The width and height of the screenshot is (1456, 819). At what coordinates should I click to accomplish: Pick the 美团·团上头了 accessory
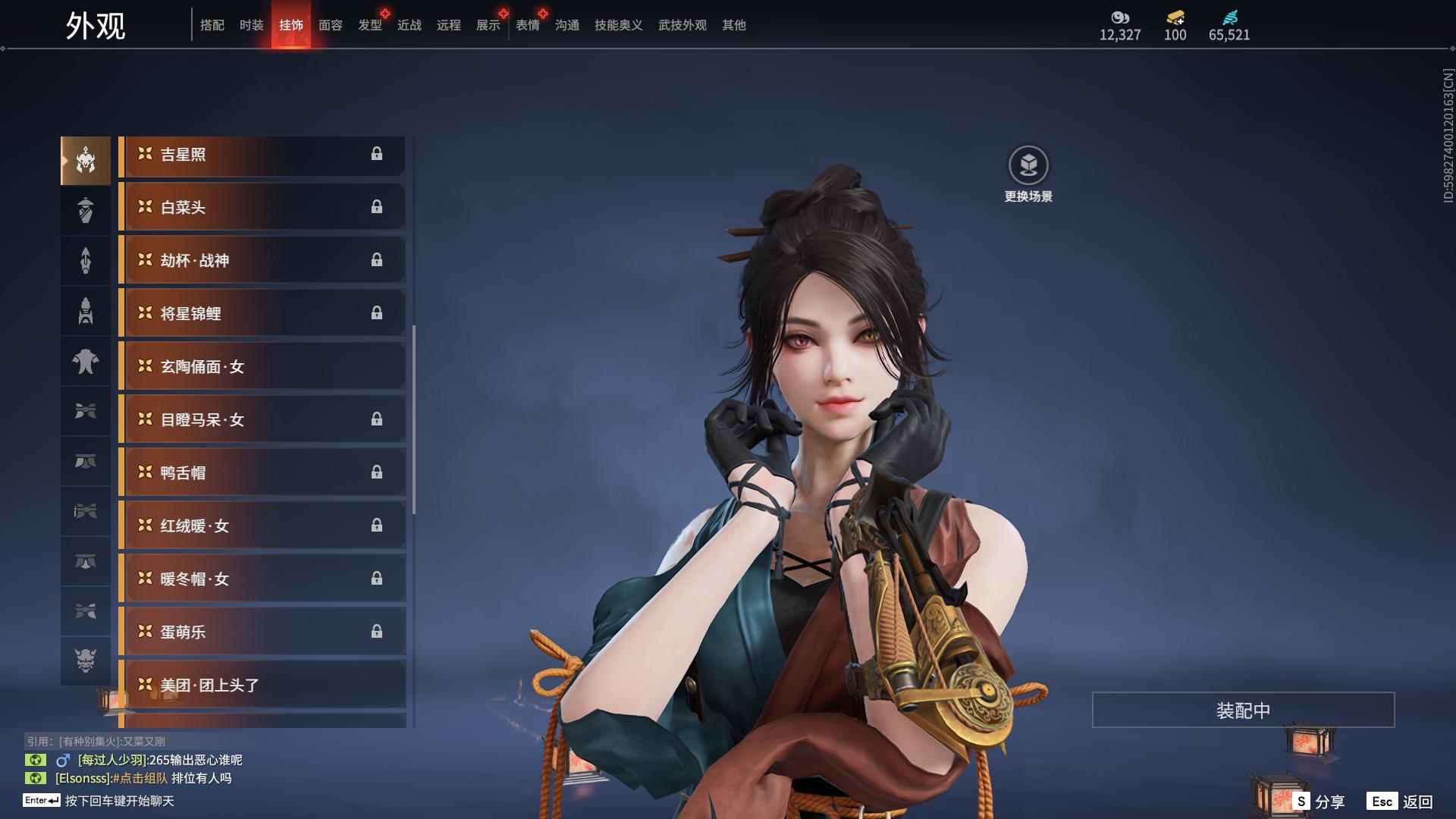(x=262, y=686)
